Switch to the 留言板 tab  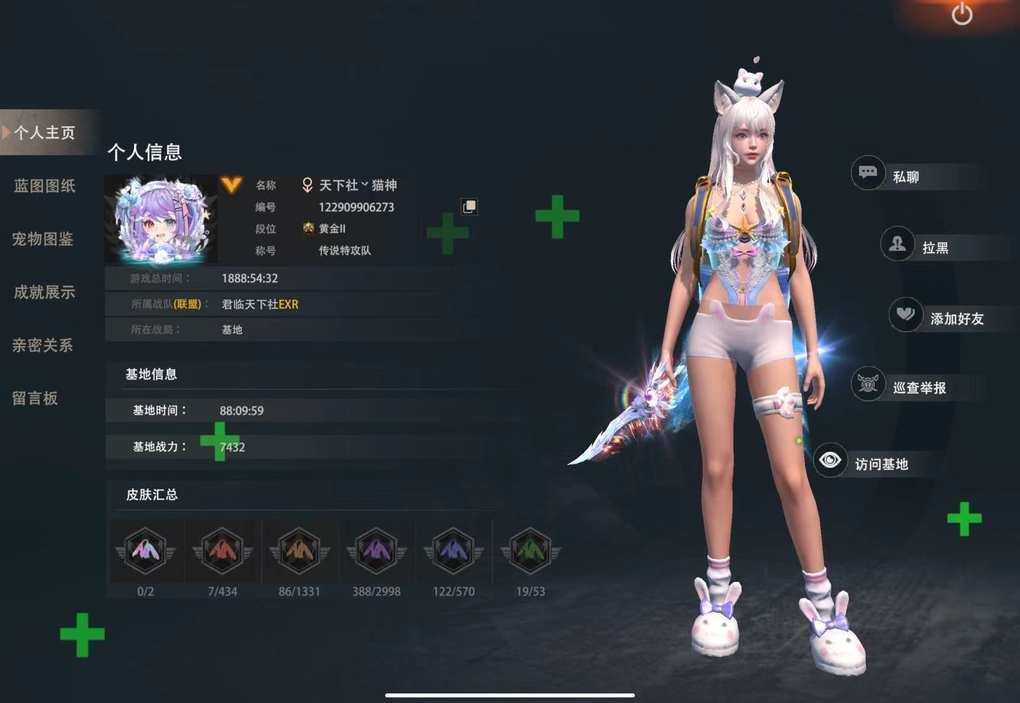[x=35, y=398]
